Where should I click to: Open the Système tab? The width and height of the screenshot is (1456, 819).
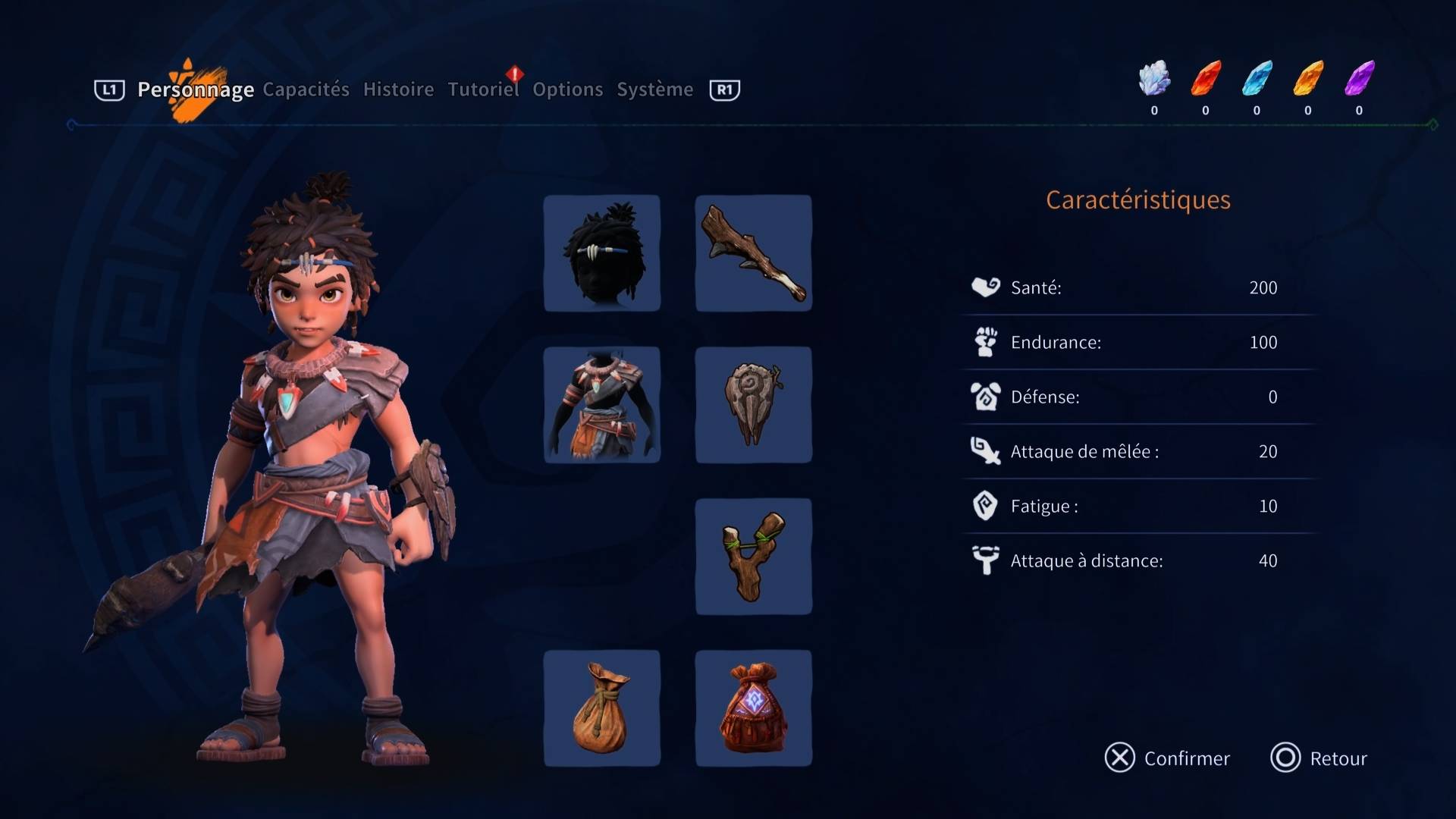pos(654,89)
